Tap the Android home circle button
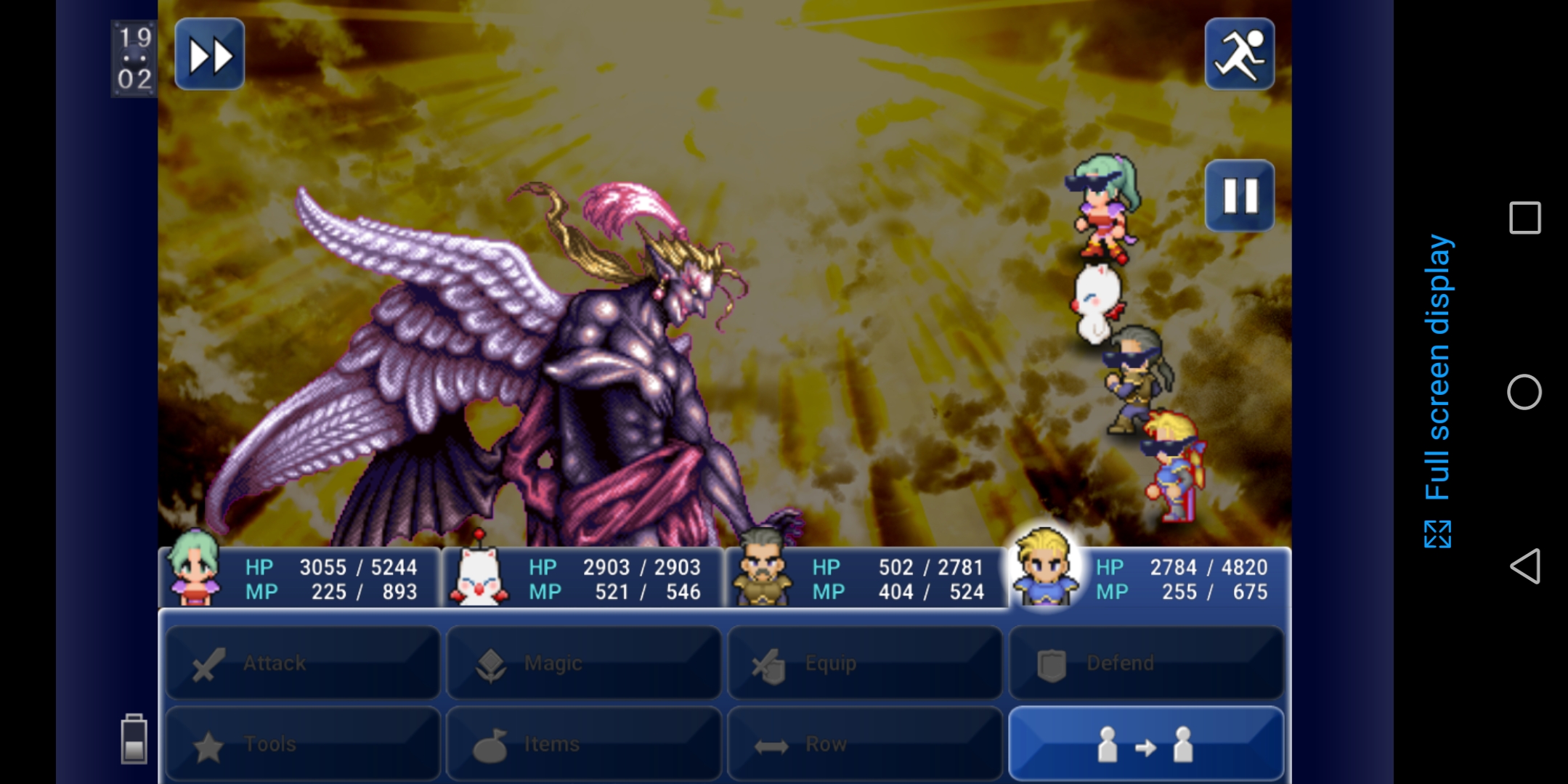The height and width of the screenshot is (784, 1568). [1524, 392]
